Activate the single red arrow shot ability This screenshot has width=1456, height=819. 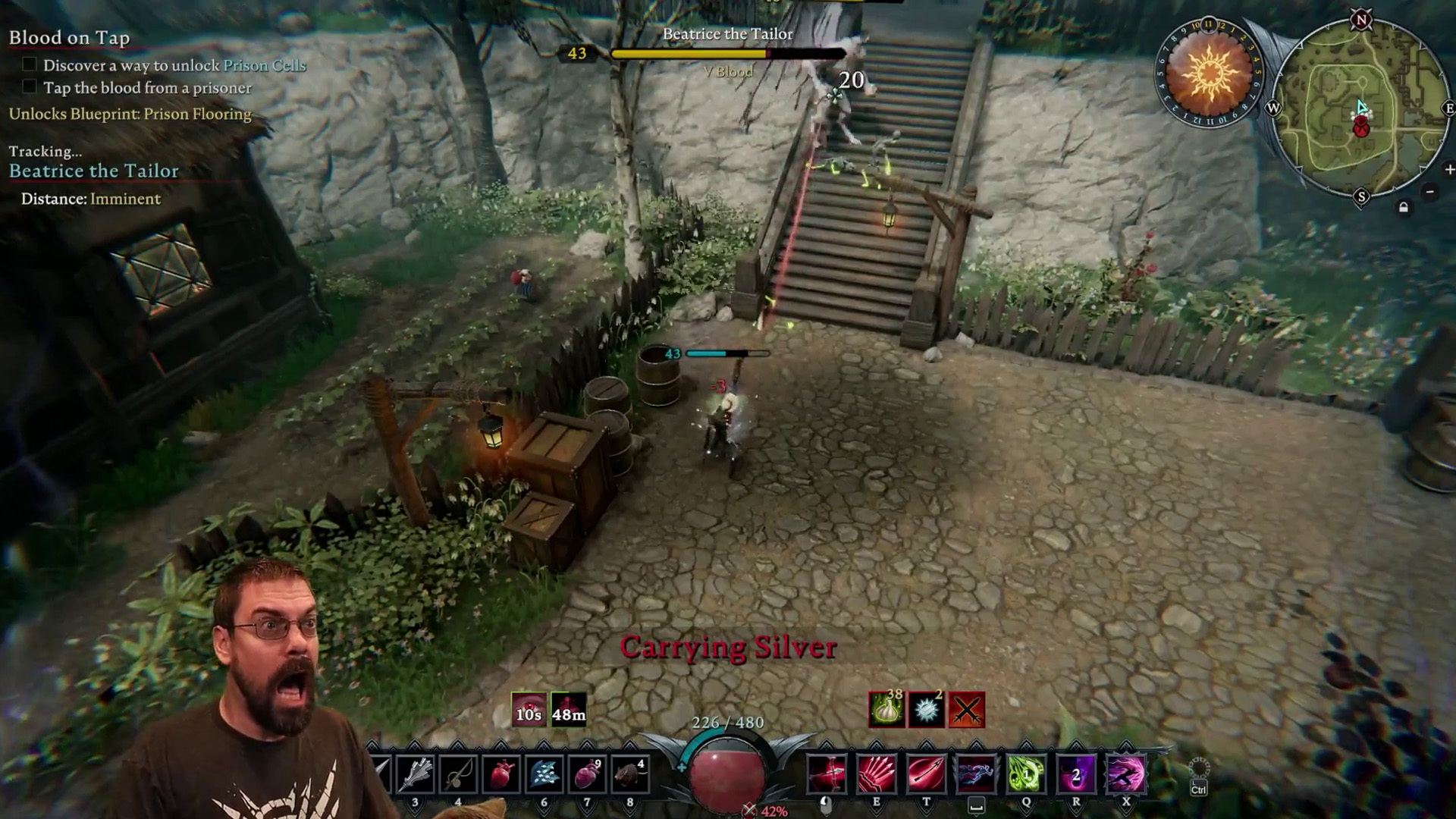926,774
